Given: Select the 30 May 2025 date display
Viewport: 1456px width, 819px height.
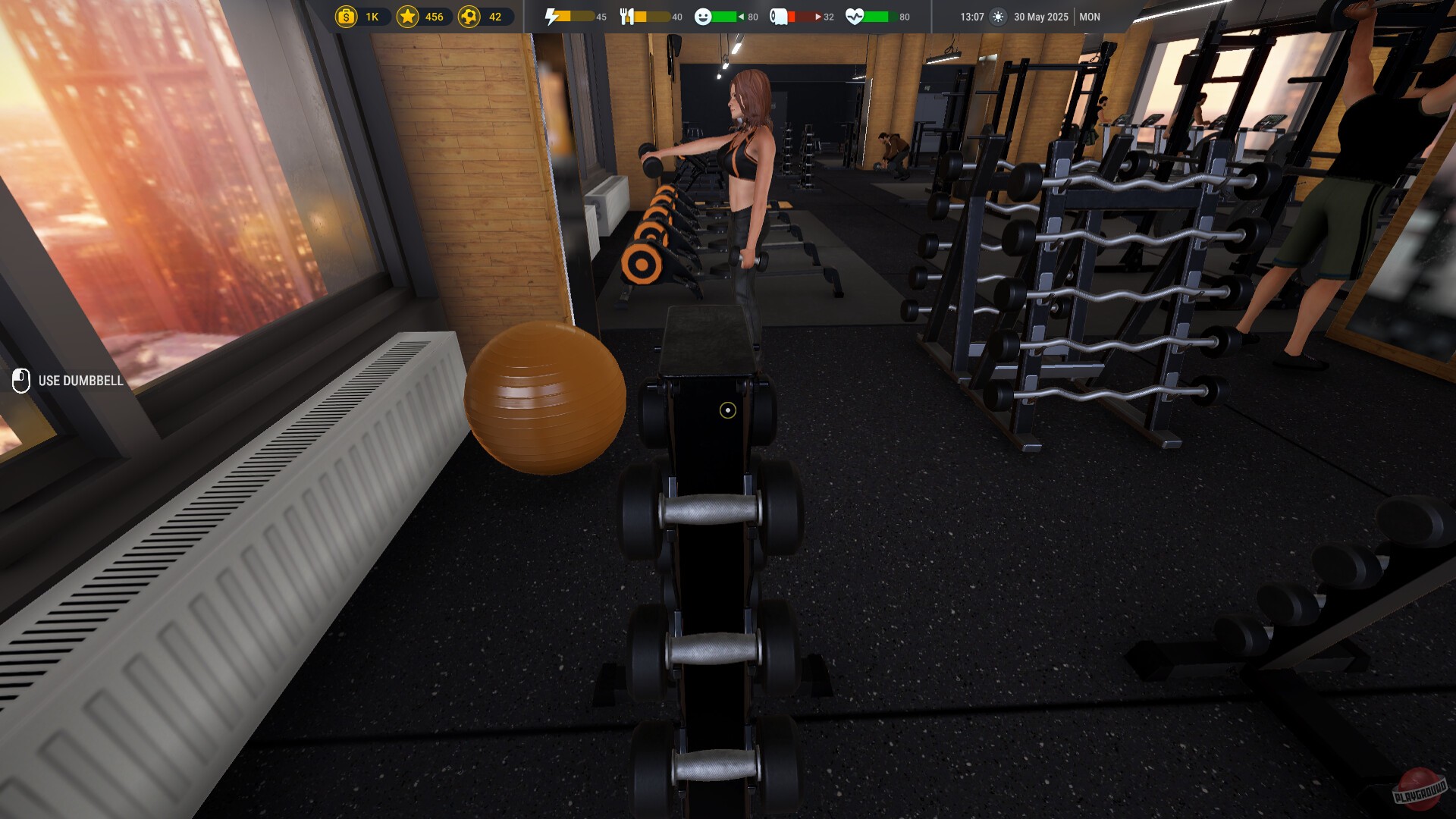Looking at the screenshot, I should [x=1040, y=16].
